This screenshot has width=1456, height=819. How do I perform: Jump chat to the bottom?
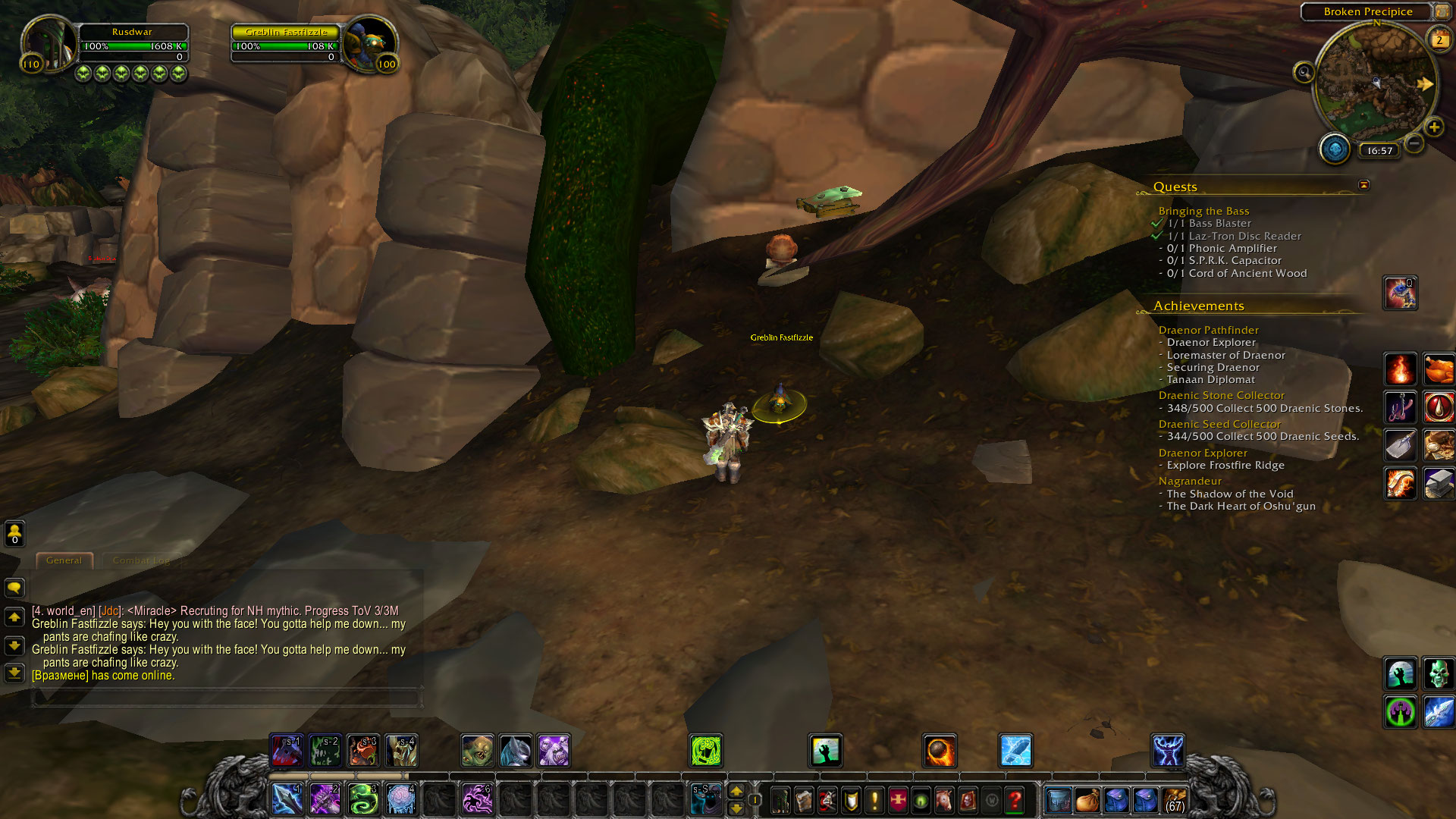point(14,673)
